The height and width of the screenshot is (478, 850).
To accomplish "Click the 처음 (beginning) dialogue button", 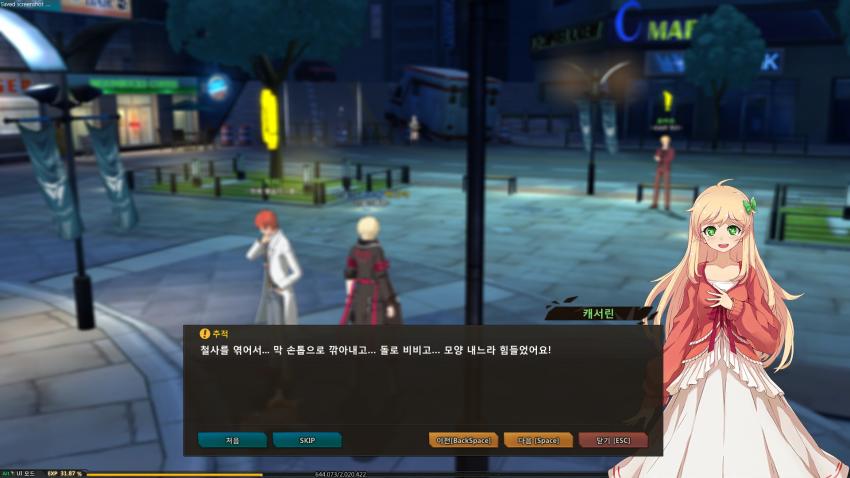I will click(232, 440).
